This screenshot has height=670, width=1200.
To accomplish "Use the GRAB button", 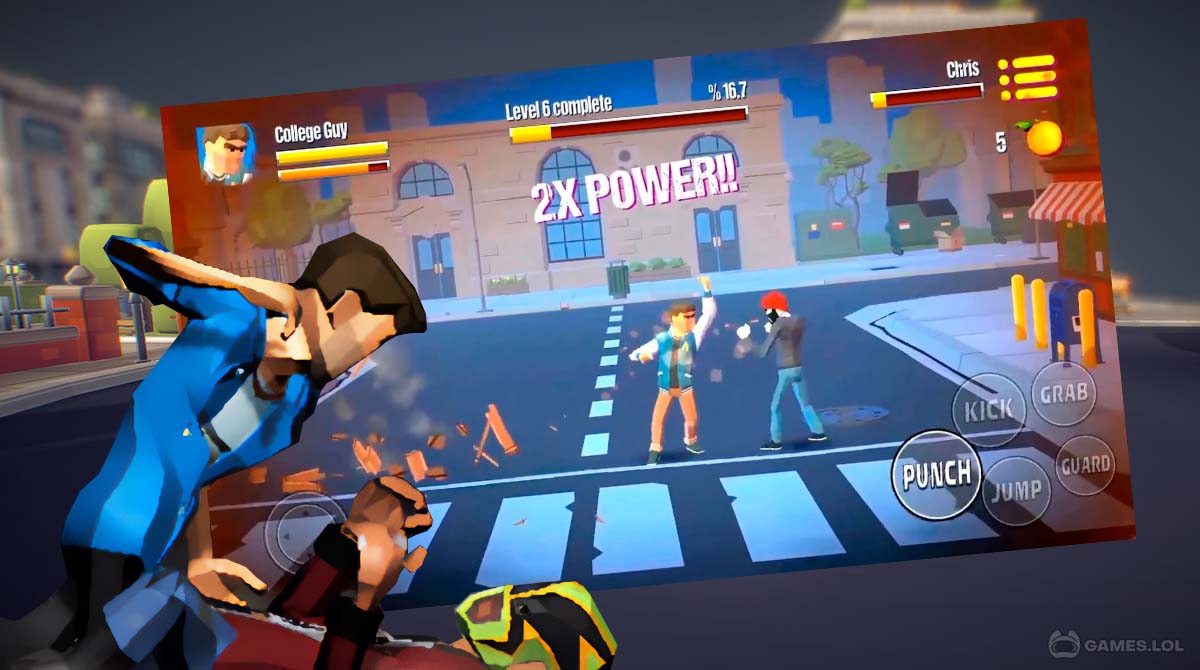I will point(1064,393).
